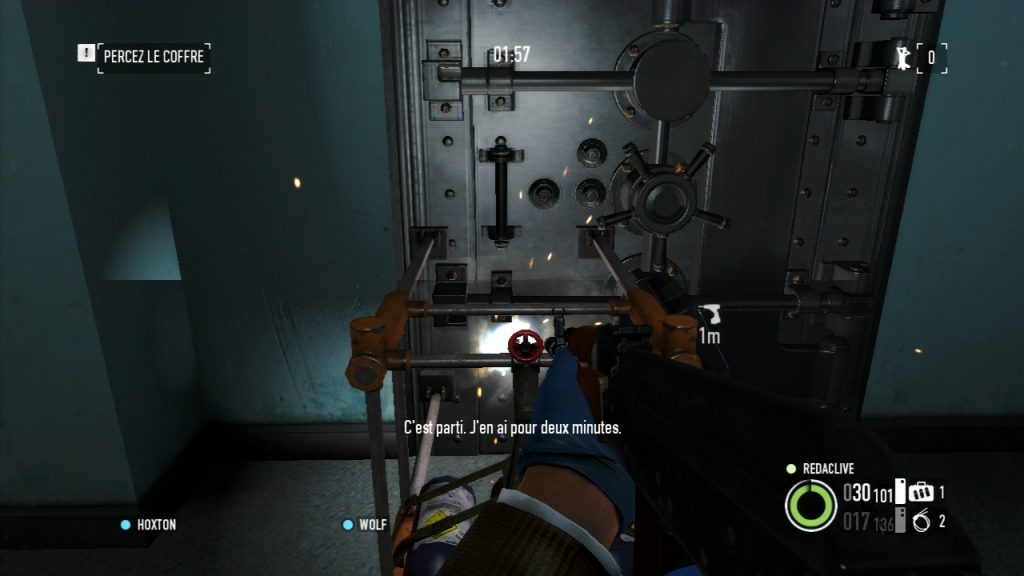Click the REDACLIVE player name label
Screen dimensions: 1024x576
[828, 468]
